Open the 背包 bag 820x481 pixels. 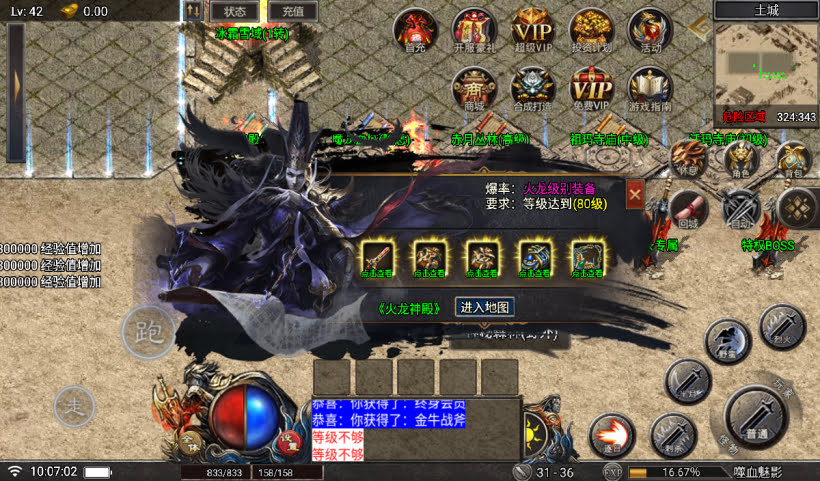pyautogui.click(x=793, y=160)
